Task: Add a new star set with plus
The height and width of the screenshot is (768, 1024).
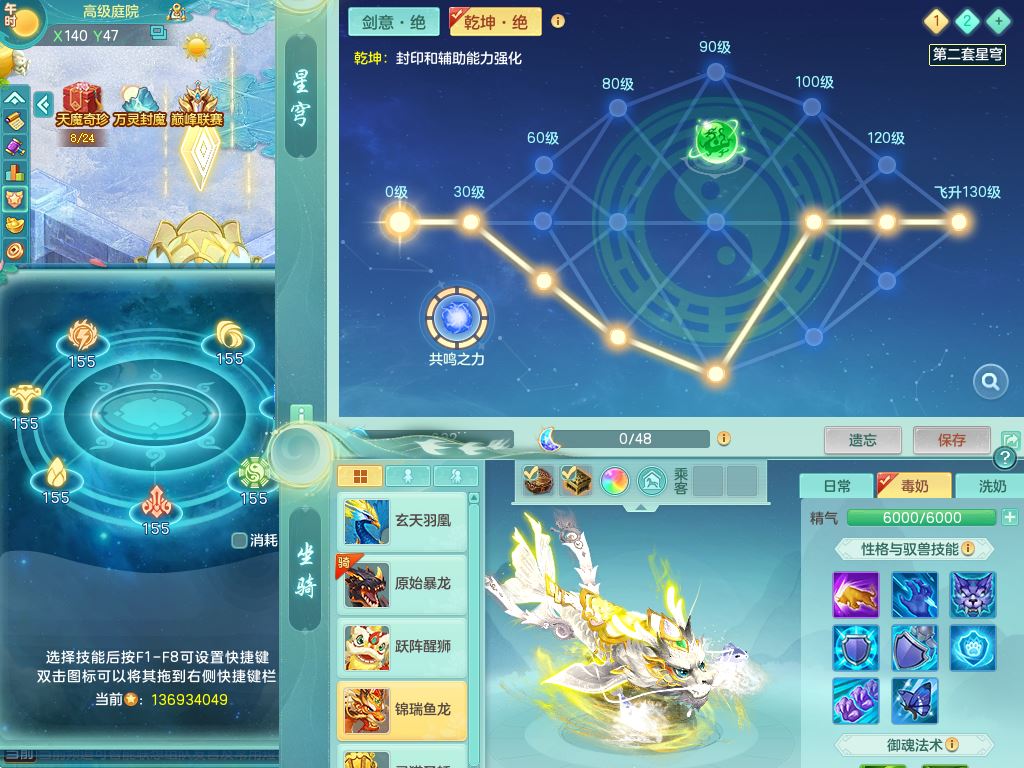Action: pos(997,21)
